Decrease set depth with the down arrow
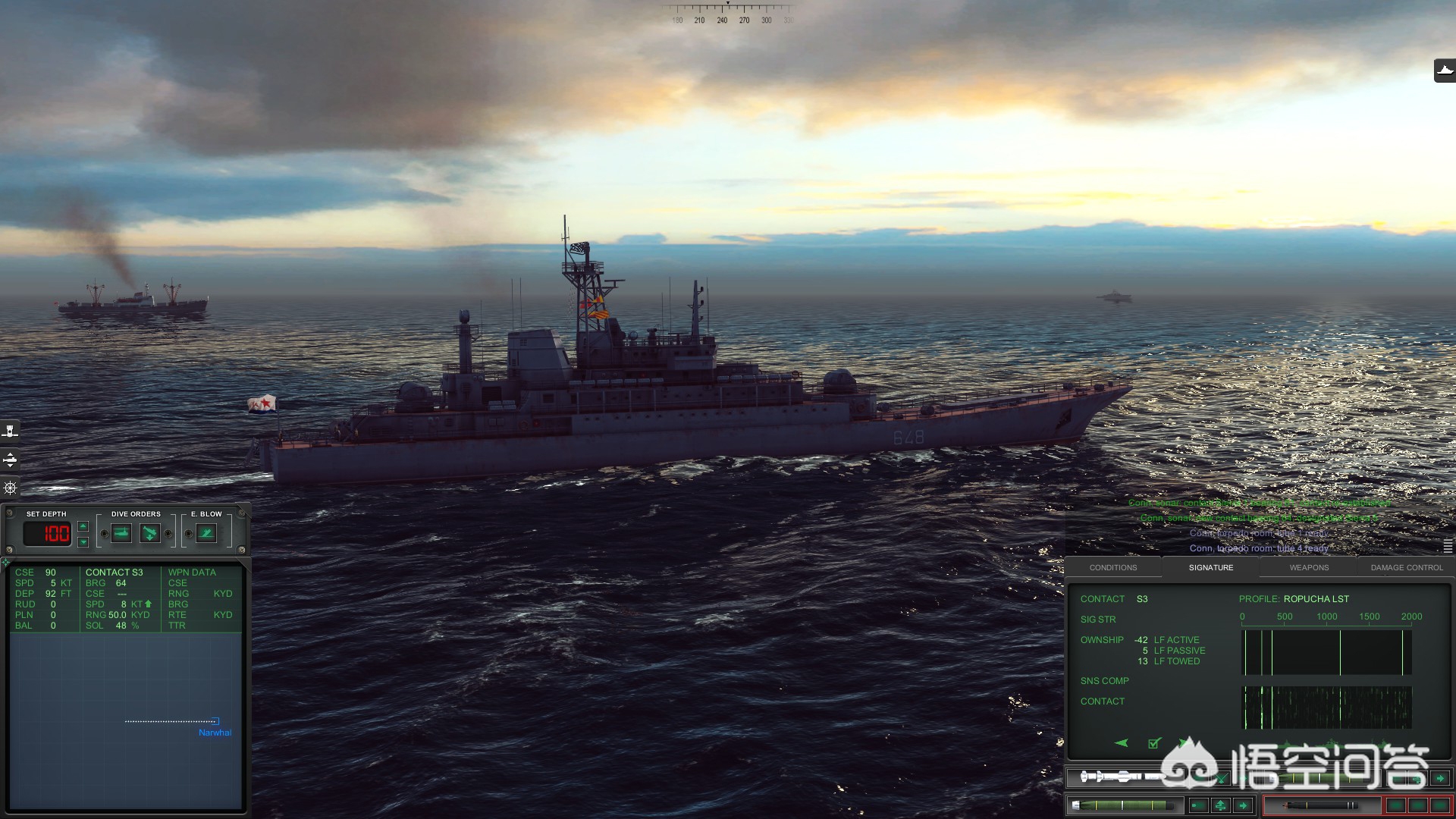This screenshot has height=819, width=1456. coord(83,541)
